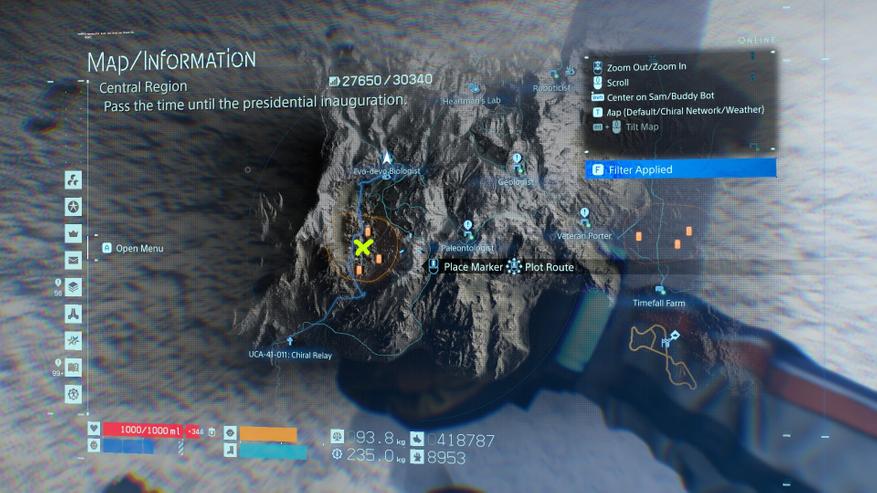This screenshot has width=877, height=493.
Task: Select the UCA-41-011 Chiral Relay marker
Action: [x=290, y=343]
